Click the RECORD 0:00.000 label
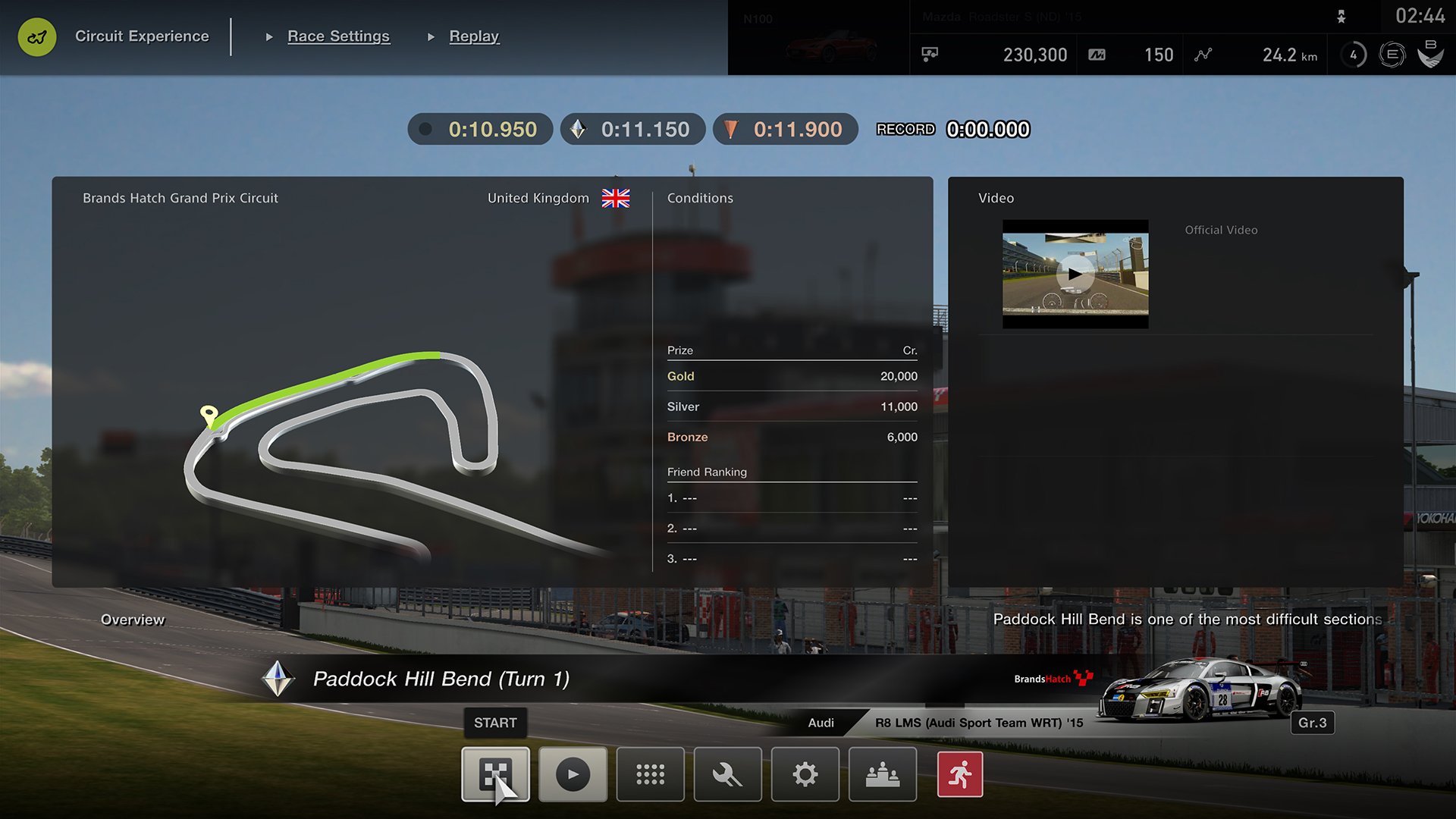The image size is (1456, 819). click(953, 129)
